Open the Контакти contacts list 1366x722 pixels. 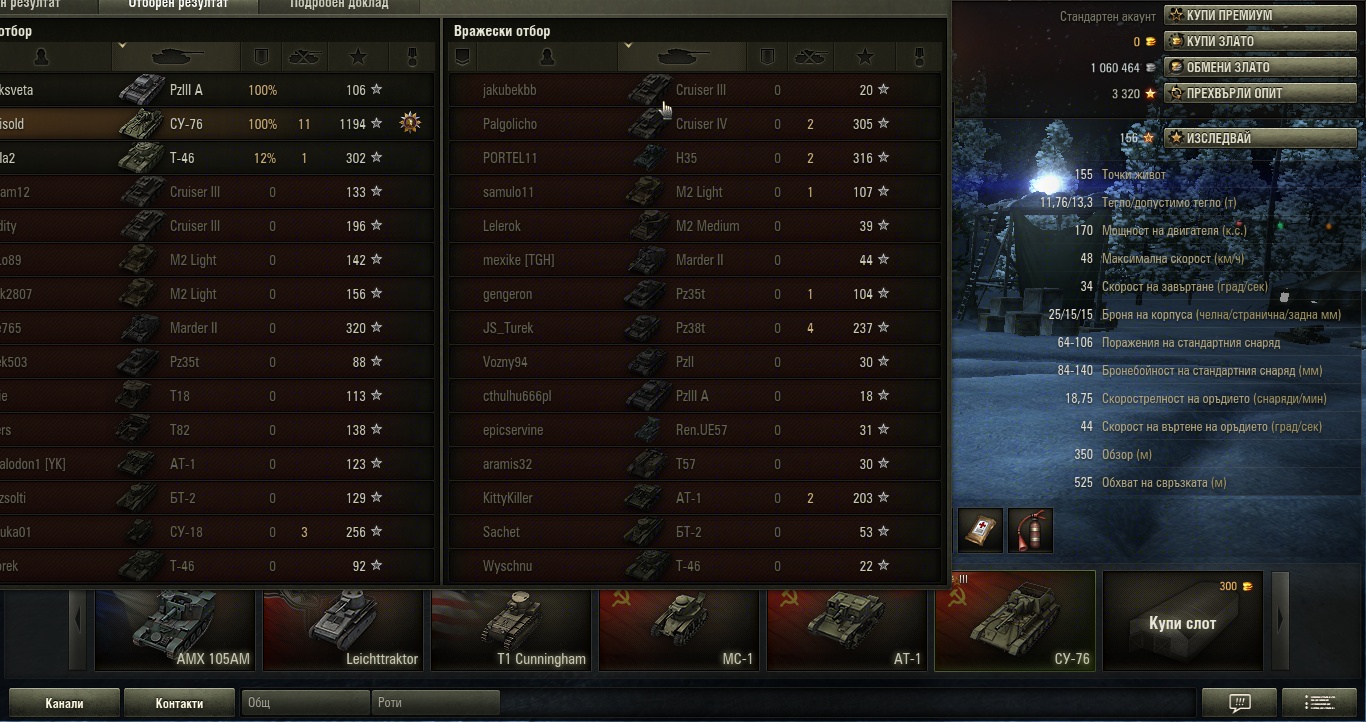pos(179,703)
